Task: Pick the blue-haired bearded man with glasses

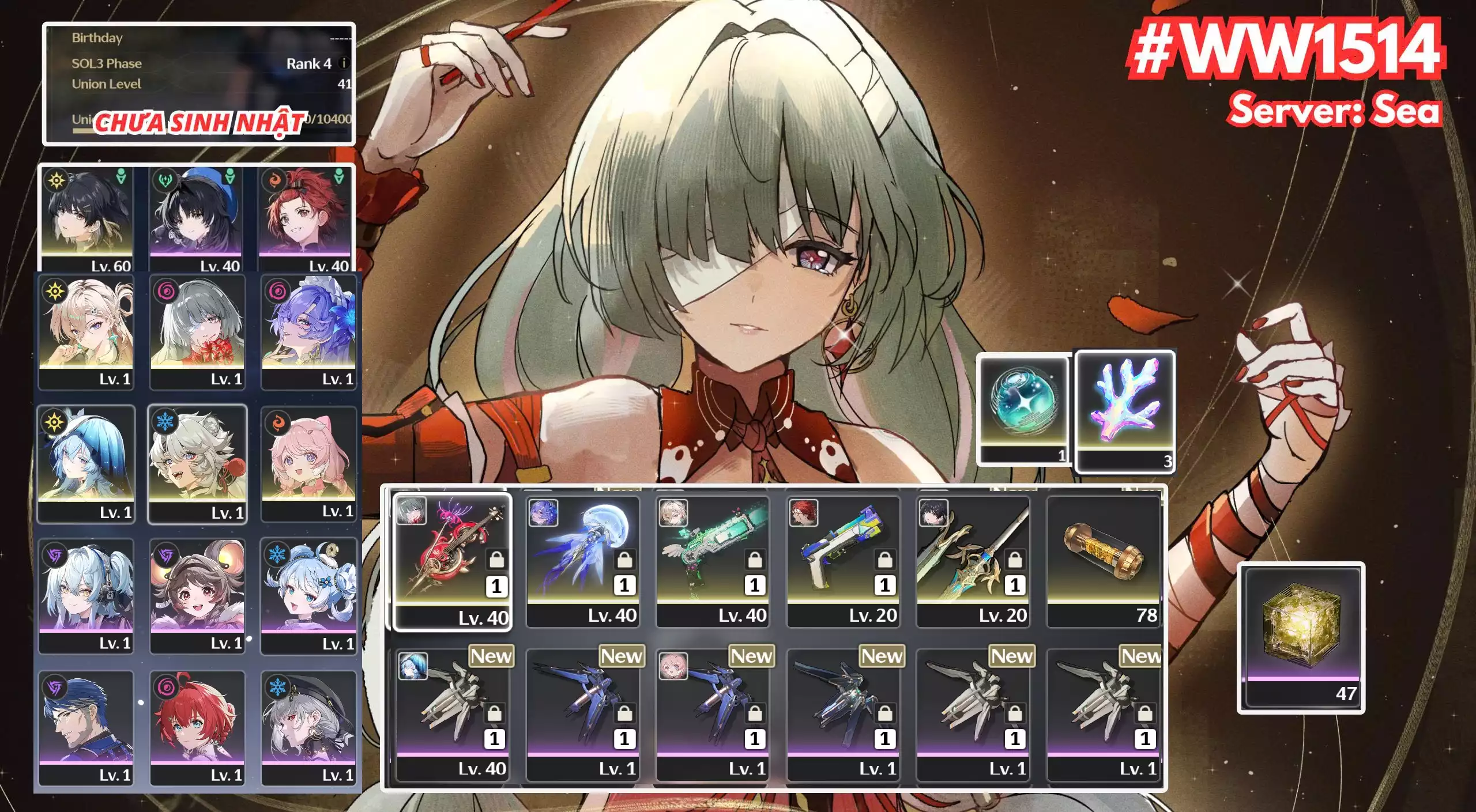Action: [86, 727]
